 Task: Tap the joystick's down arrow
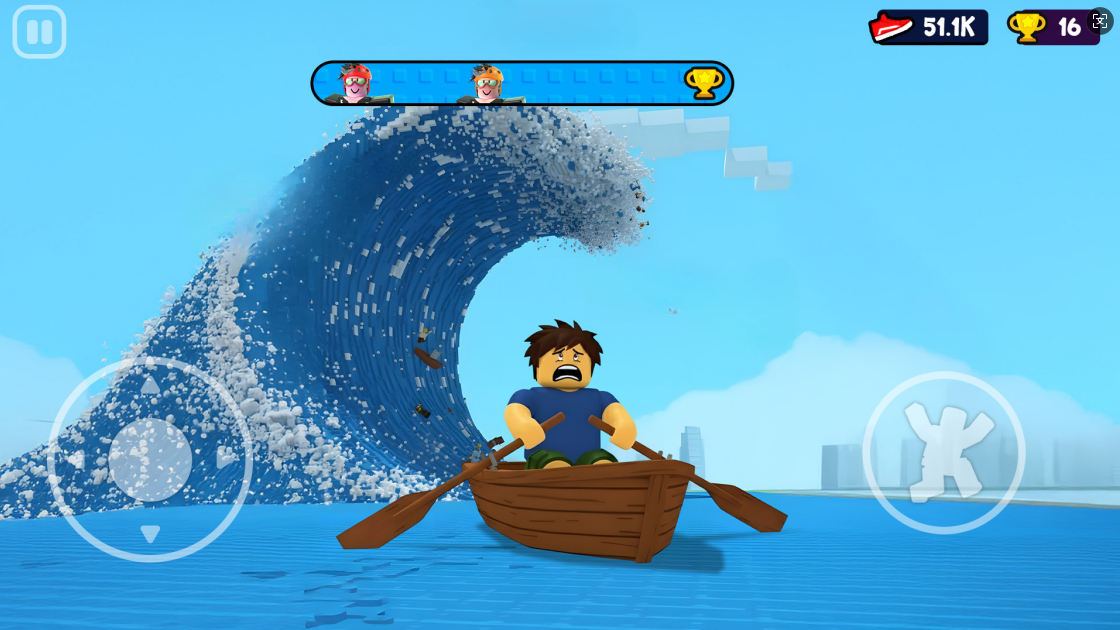point(150,533)
